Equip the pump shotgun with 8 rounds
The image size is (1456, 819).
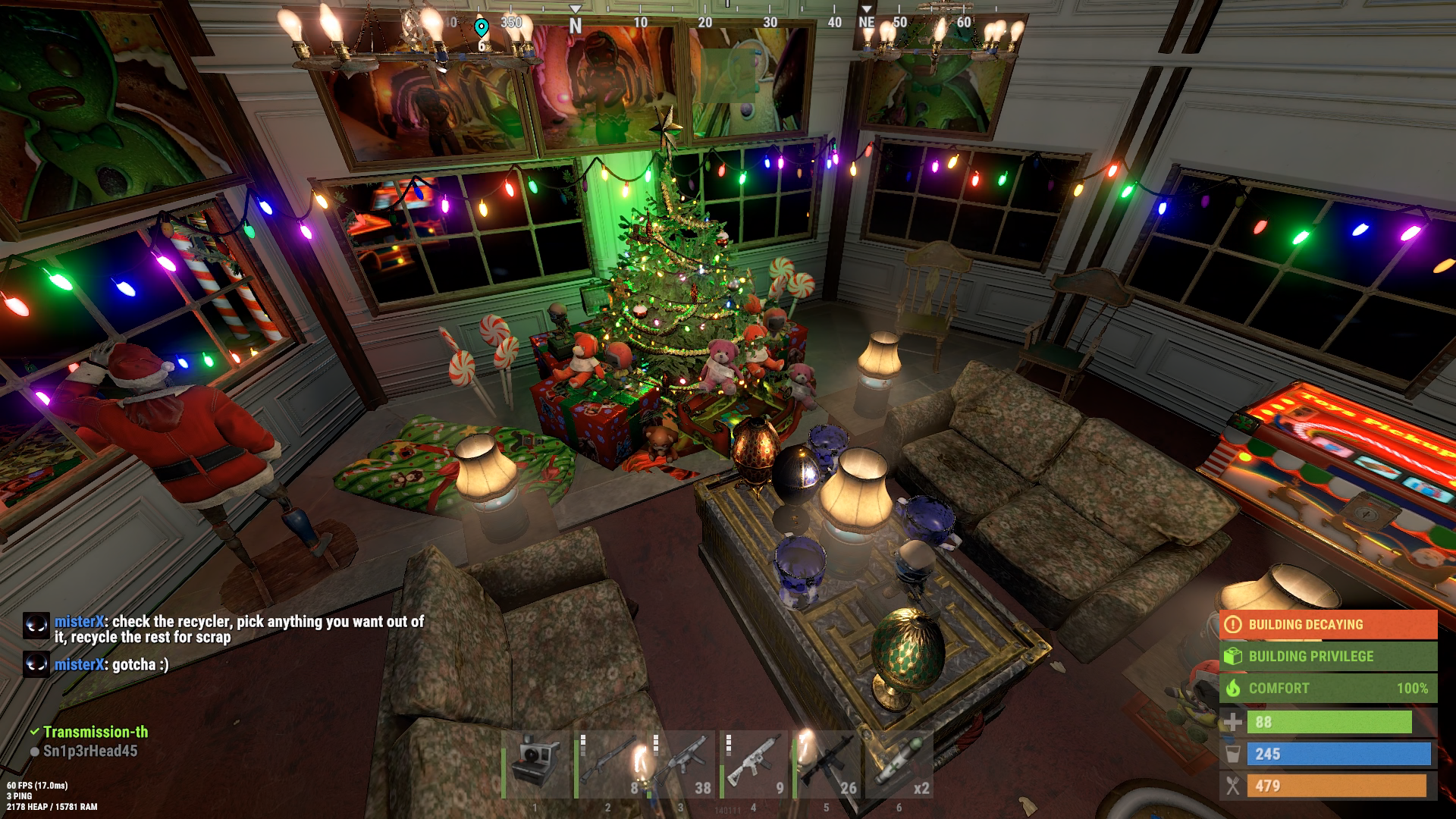609,764
